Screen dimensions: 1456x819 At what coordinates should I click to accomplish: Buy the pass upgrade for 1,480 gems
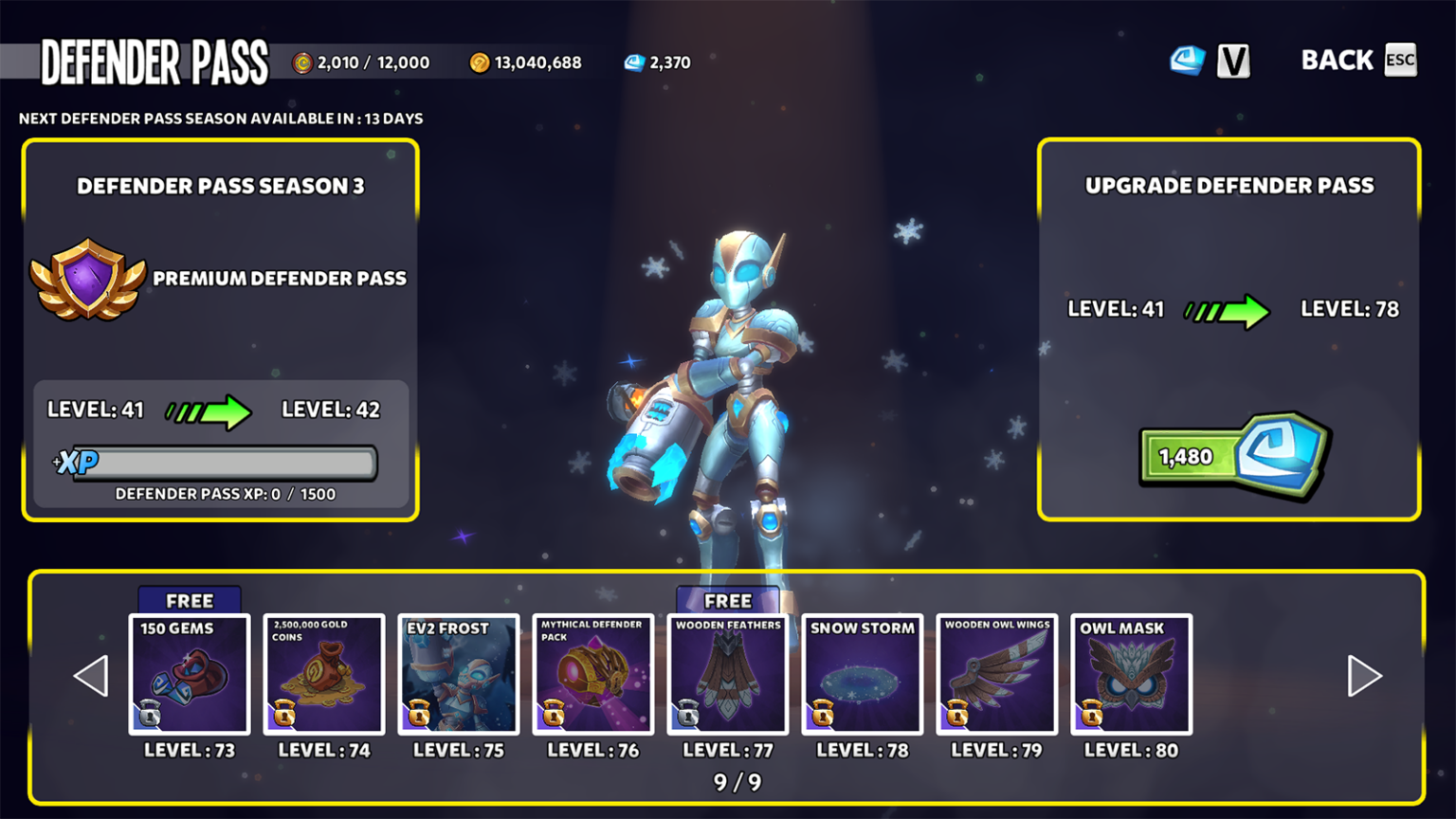tap(1234, 456)
